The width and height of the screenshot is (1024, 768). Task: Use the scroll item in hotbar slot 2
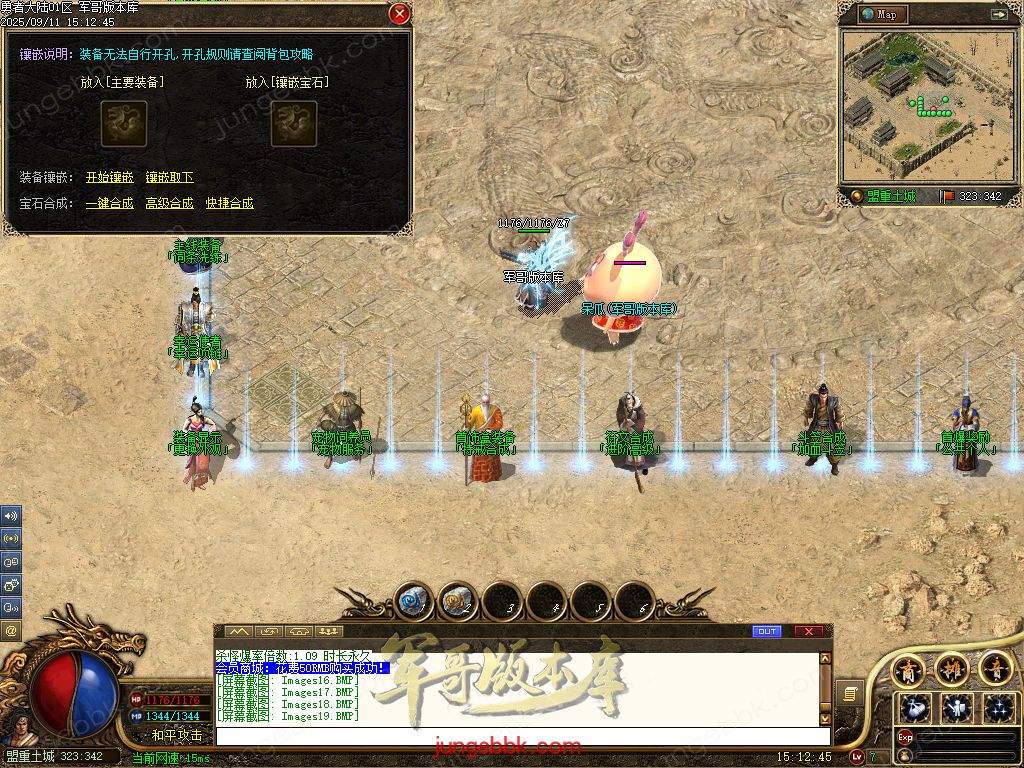[458, 602]
